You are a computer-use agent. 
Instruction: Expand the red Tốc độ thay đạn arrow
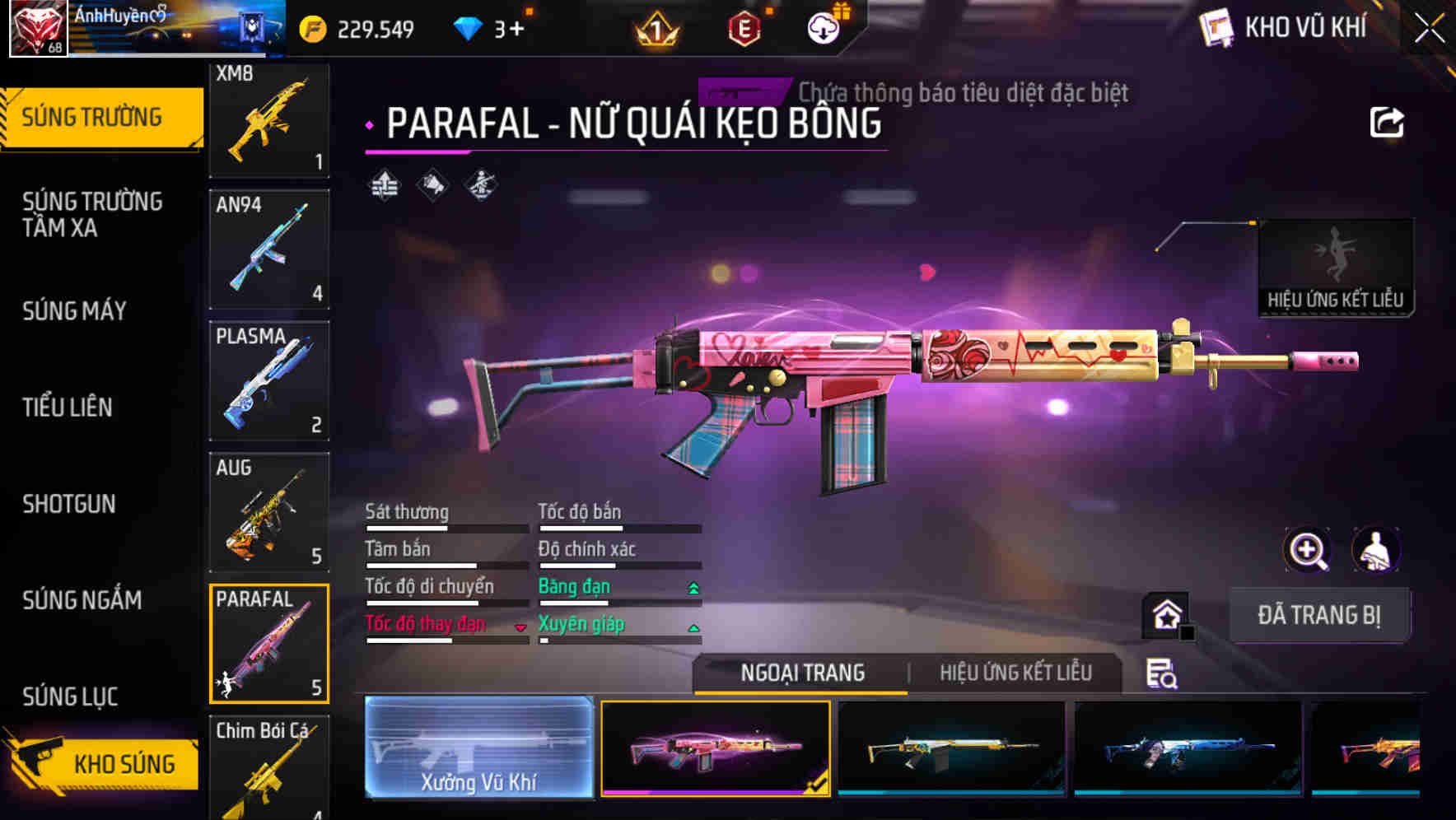tap(520, 627)
